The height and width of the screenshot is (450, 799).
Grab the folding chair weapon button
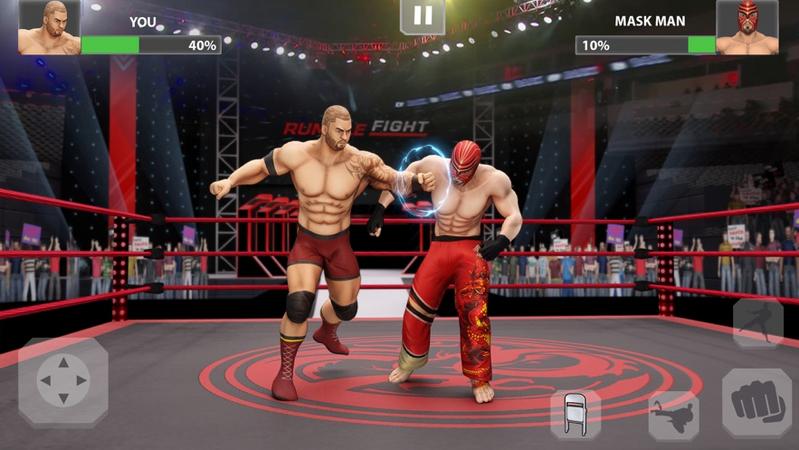[x=576, y=415]
